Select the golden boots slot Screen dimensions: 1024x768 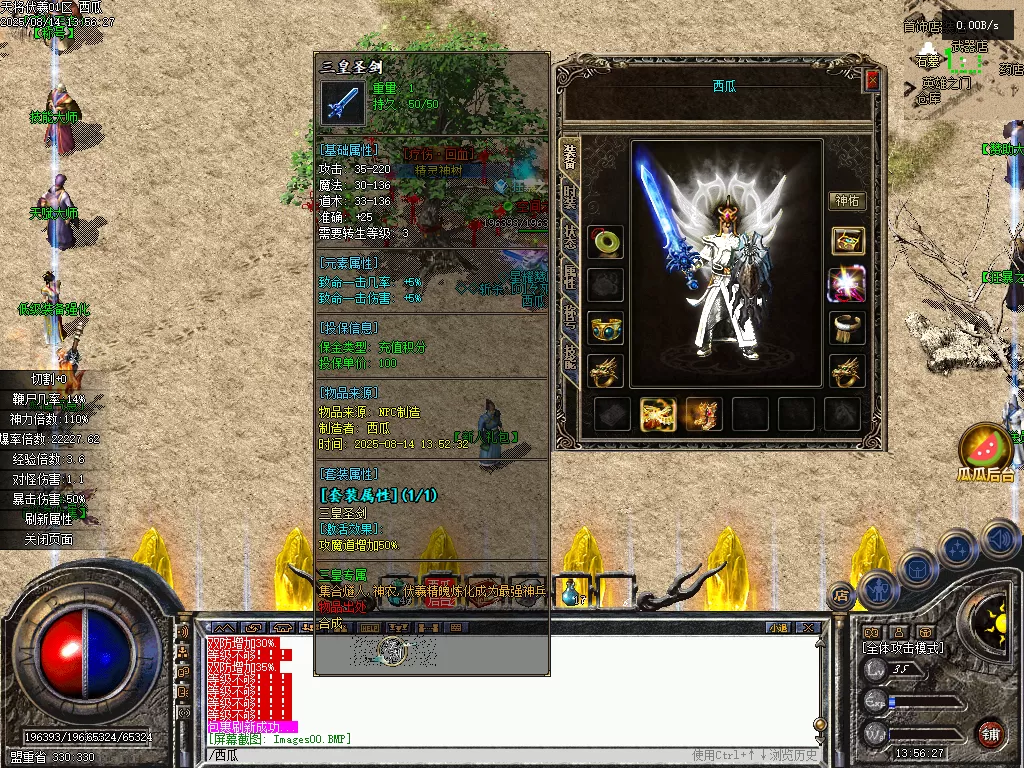tap(704, 413)
